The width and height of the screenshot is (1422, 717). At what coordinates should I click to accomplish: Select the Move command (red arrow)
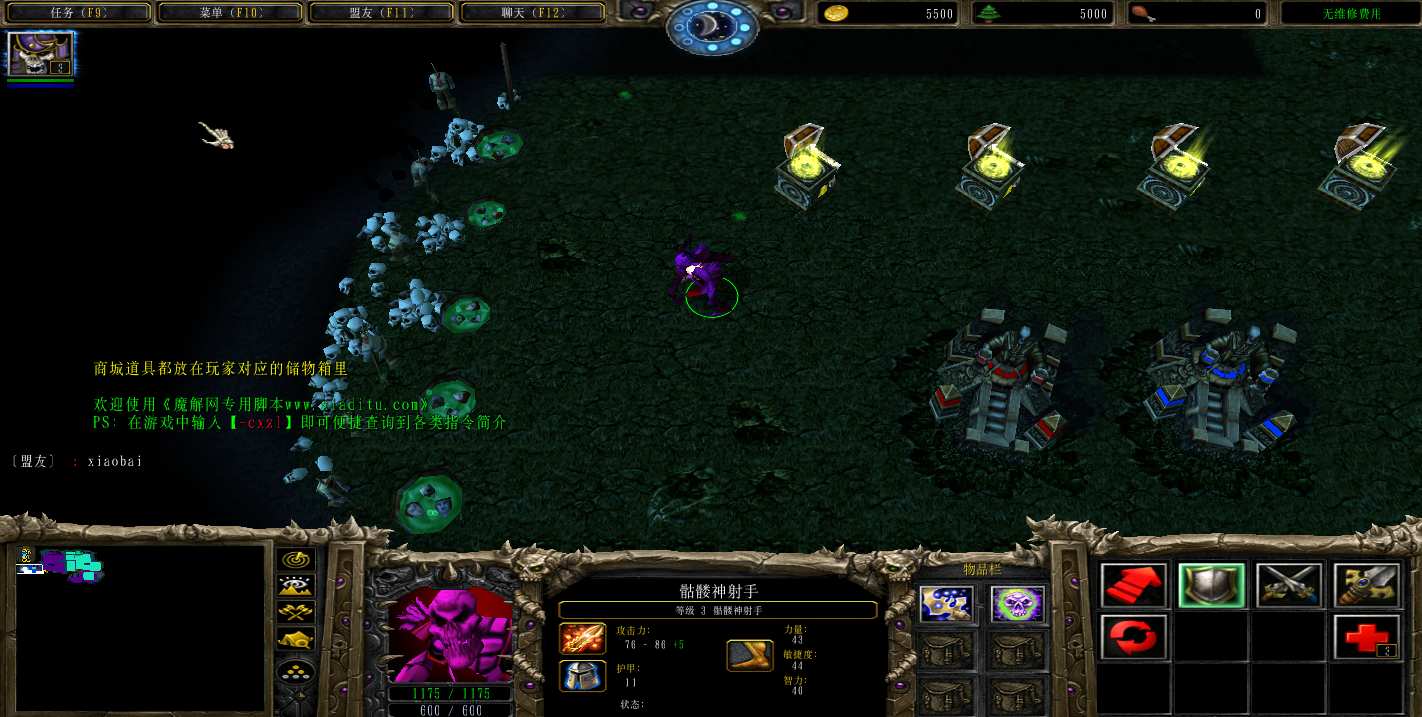[x=1135, y=585]
